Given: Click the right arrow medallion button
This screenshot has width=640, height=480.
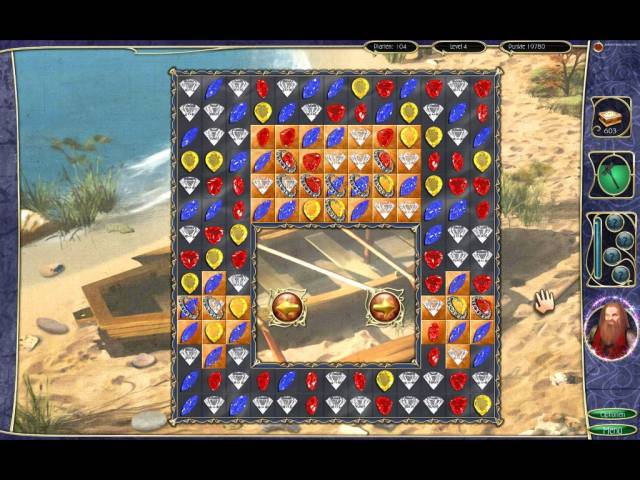Looking at the screenshot, I should pos(385,307).
